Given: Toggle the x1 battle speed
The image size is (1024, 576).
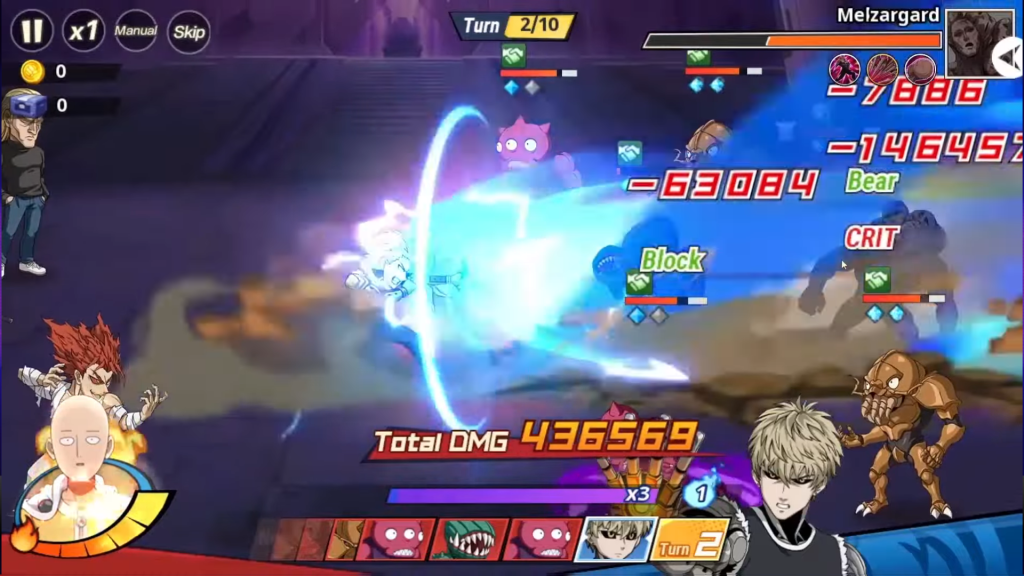Looking at the screenshot, I should (x=84, y=31).
